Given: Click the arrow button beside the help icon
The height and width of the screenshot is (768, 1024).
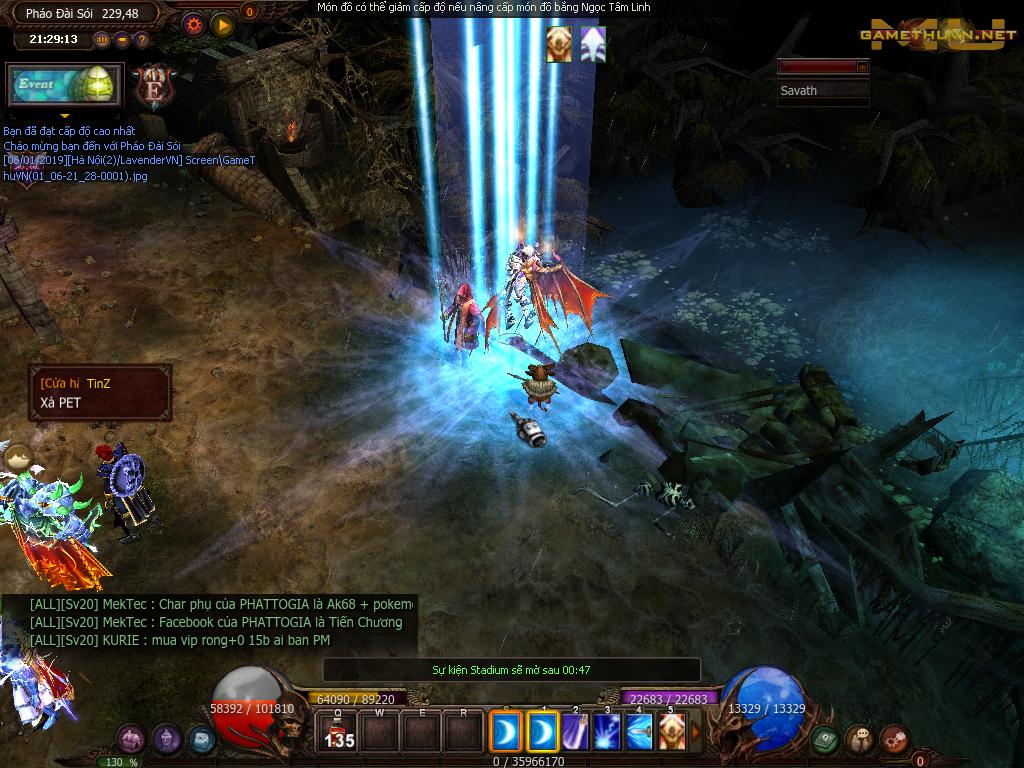Looking at the screenshot, I should [x=122, y=40].
